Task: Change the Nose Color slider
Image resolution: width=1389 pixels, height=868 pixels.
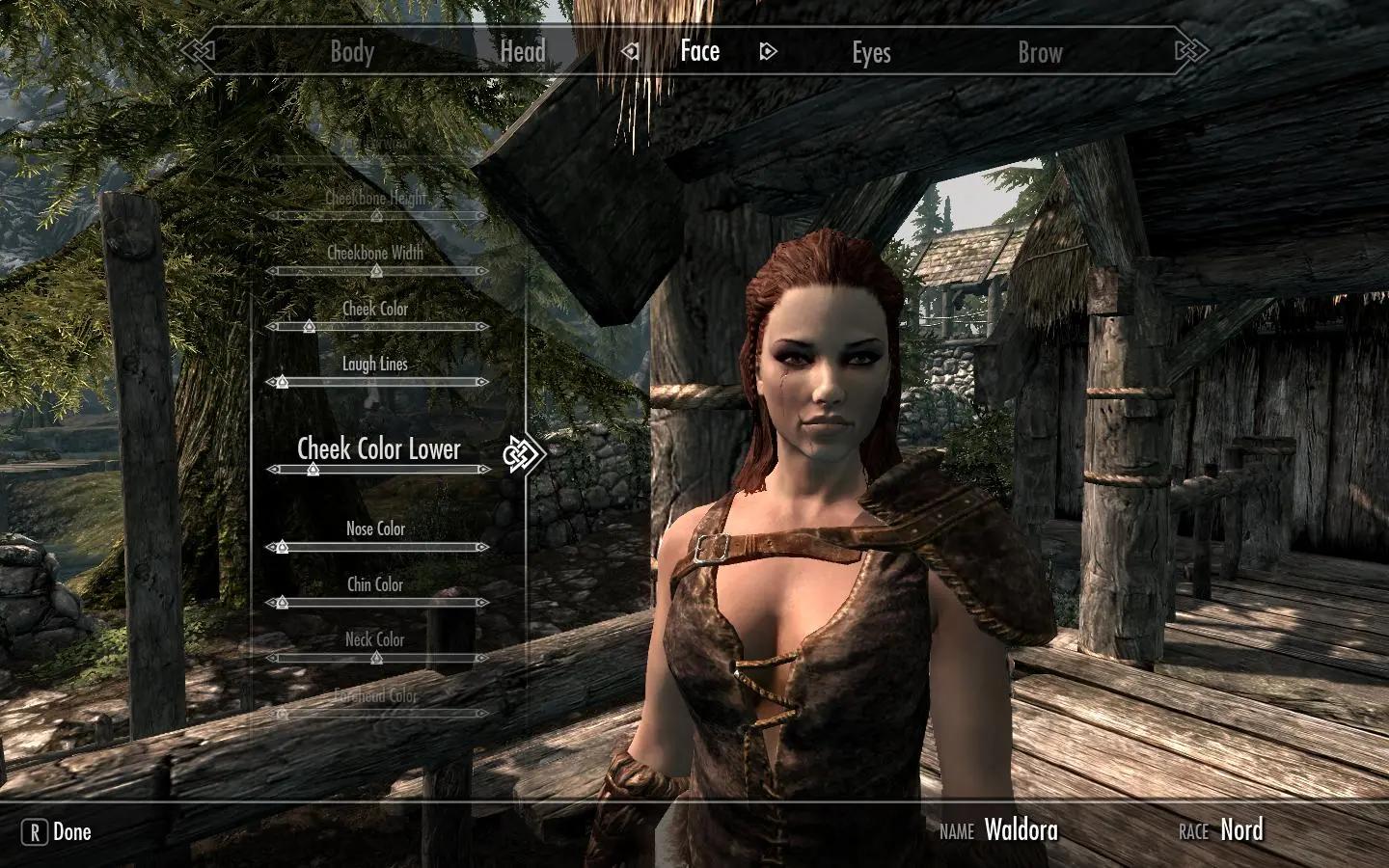Action: (x=282, y=547)
